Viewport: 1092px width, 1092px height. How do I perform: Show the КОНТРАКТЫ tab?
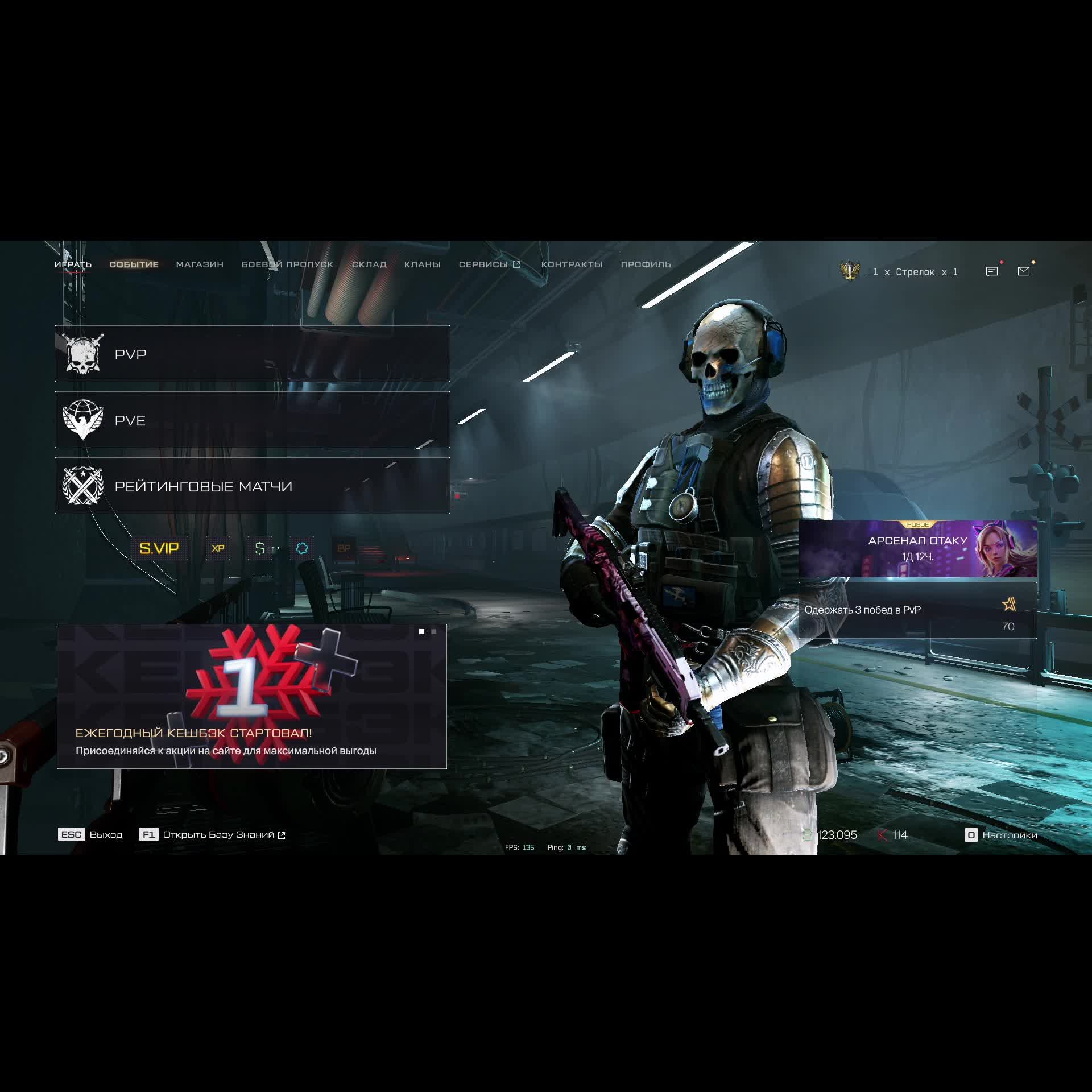[572, 264]
